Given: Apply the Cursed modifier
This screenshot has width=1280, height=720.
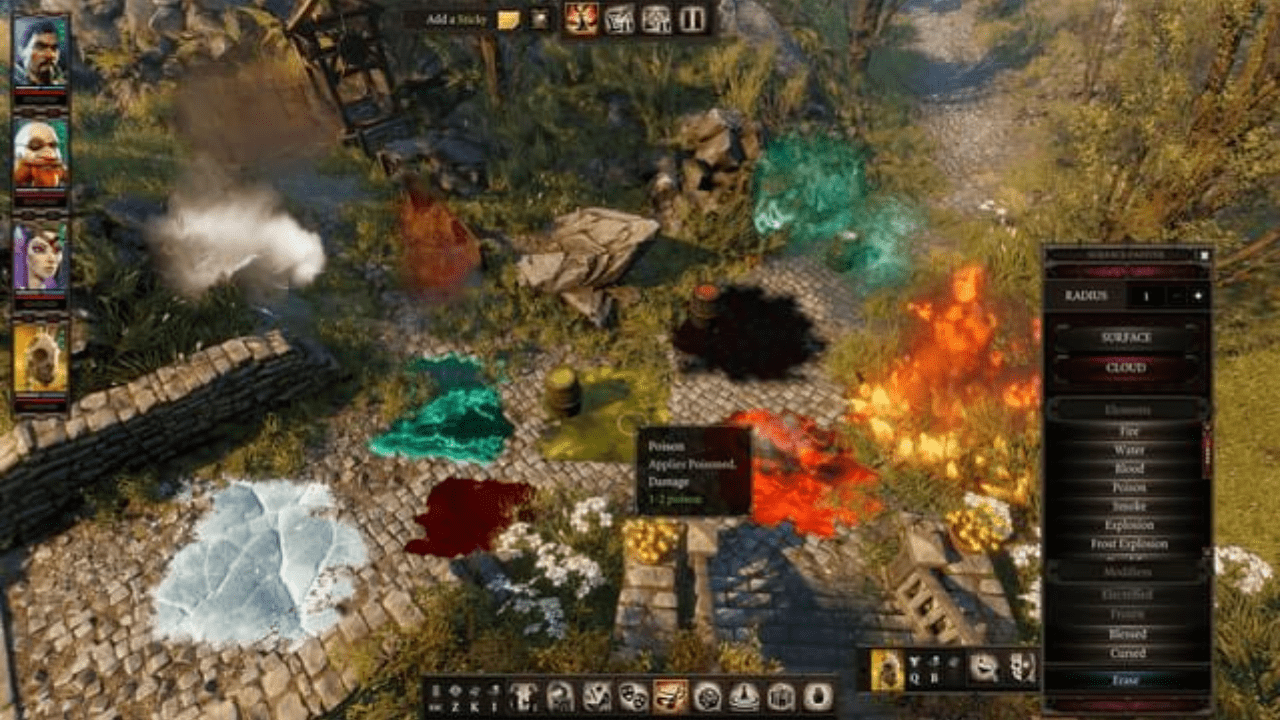Looking at the screenshot, I should click(1128, 653).
